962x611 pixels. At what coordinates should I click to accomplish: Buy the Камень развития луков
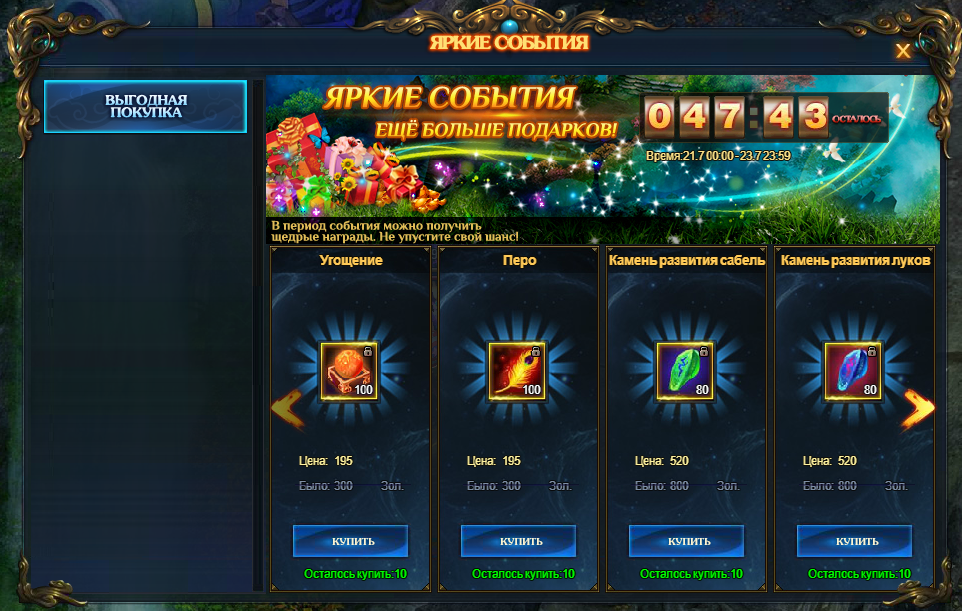point(854,541)
